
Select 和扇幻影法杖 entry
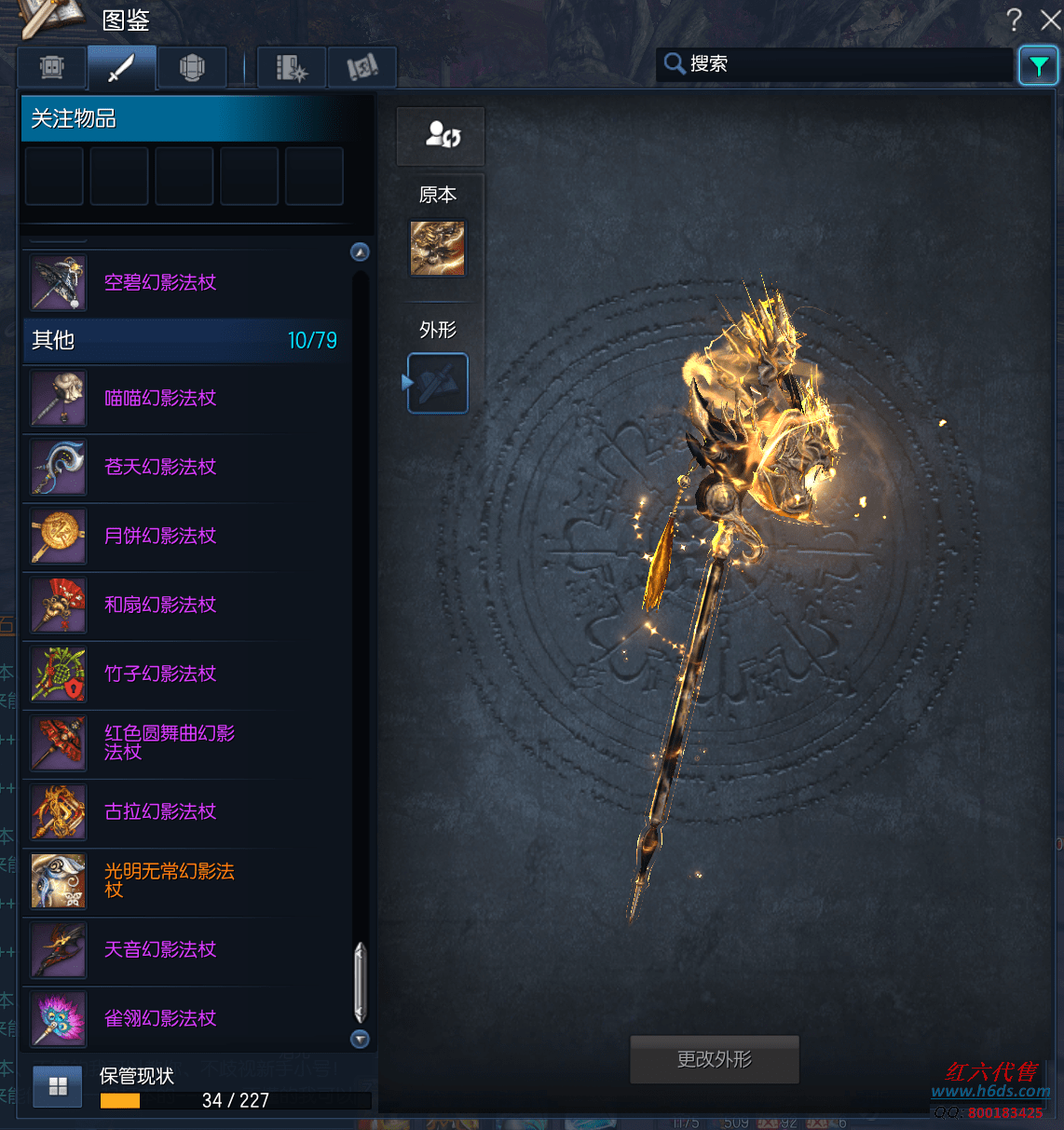pyautogui.click(x=160, y=606)
